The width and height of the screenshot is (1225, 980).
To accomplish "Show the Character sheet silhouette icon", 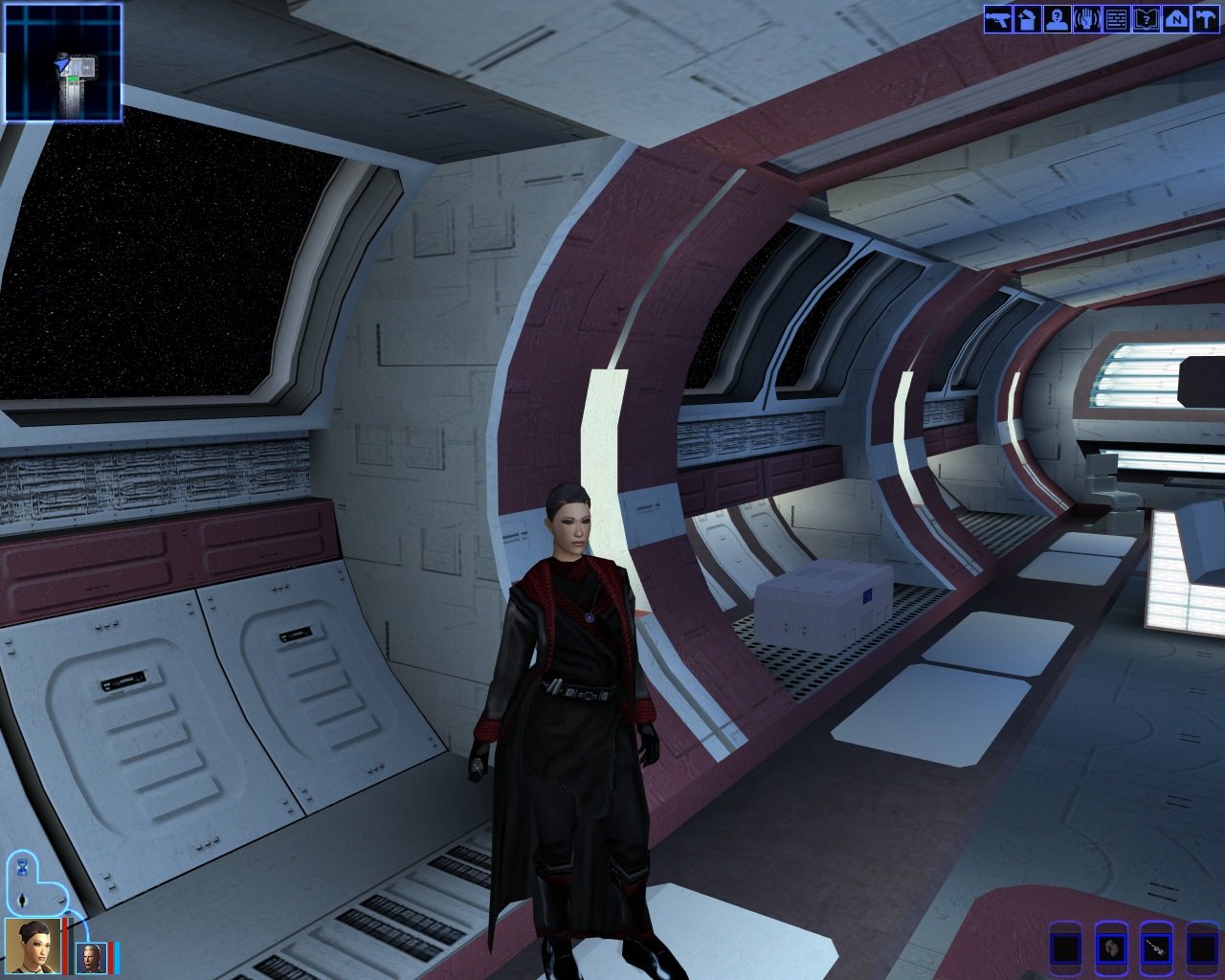I will 1058,19.
